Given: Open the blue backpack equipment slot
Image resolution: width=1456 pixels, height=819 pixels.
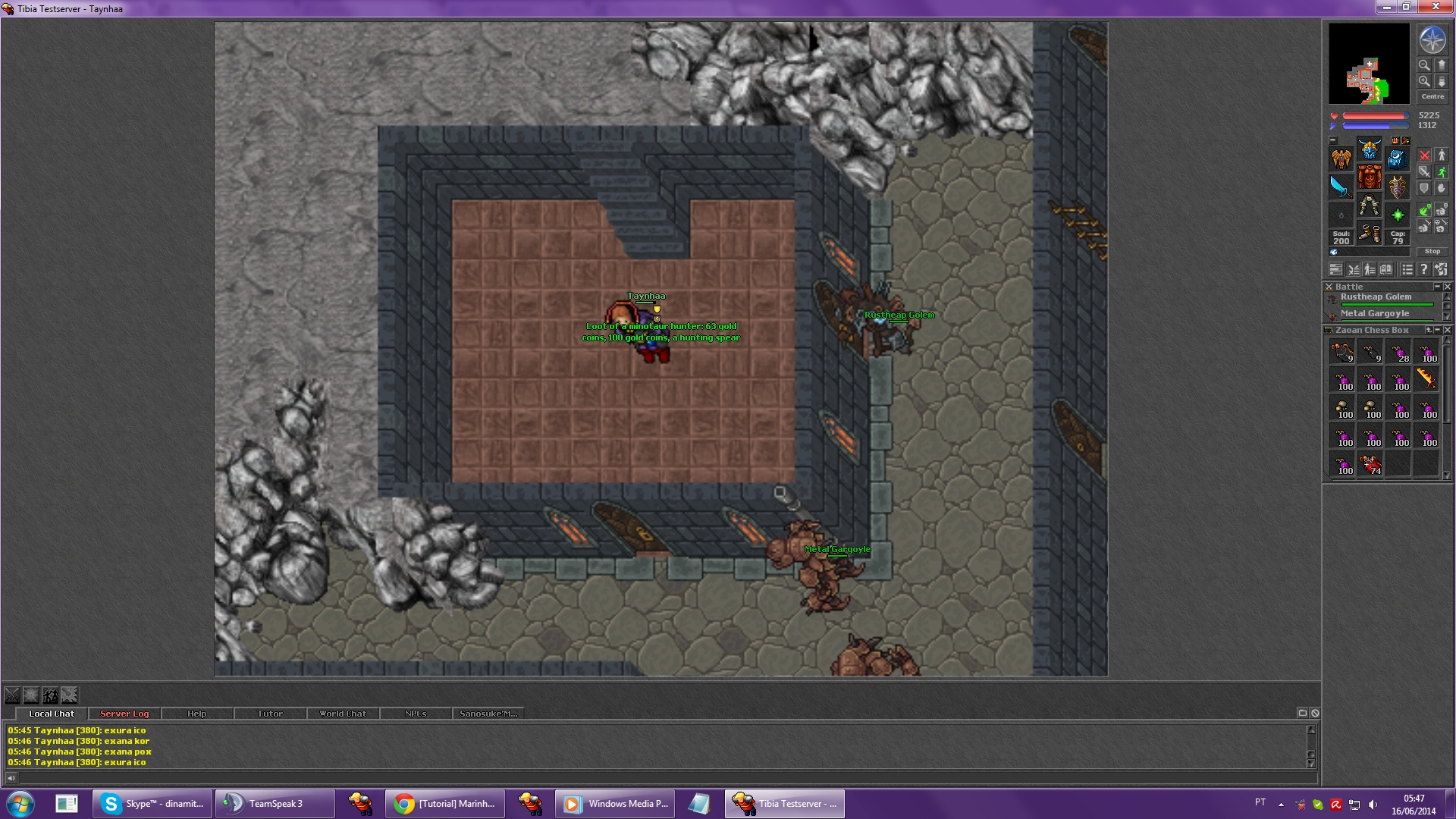Looking at the screenshot, I should pos(1397,158).
